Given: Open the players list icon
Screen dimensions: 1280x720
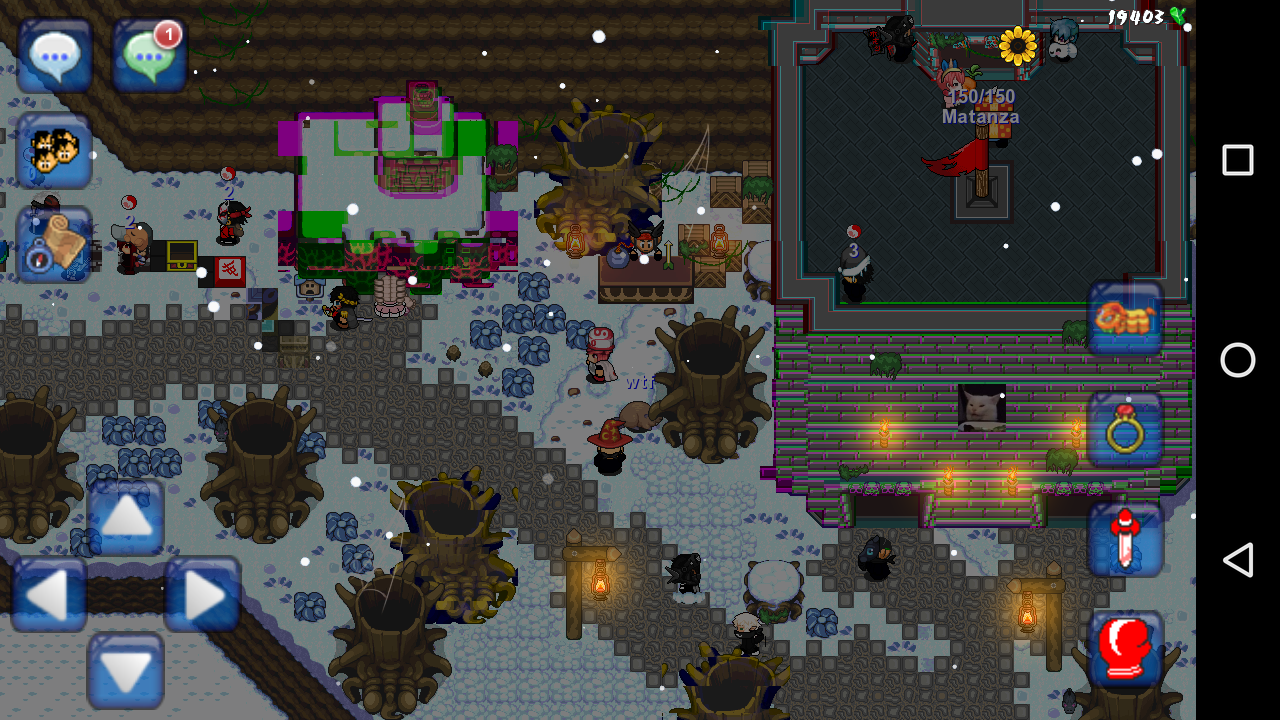Looking at the screenshot, I should [x=55, y=151].
